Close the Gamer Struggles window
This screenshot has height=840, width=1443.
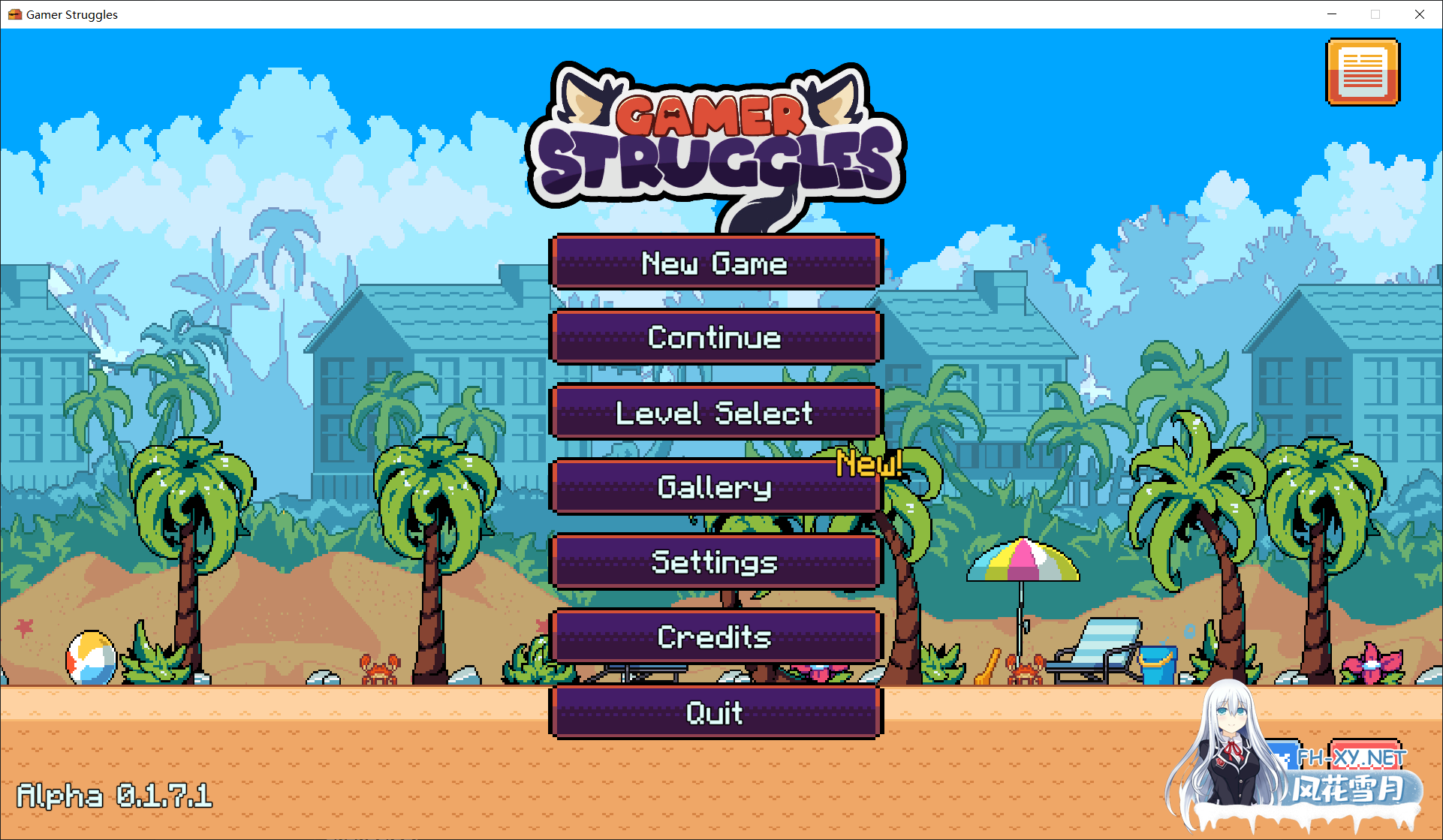tap(1420, 14)
